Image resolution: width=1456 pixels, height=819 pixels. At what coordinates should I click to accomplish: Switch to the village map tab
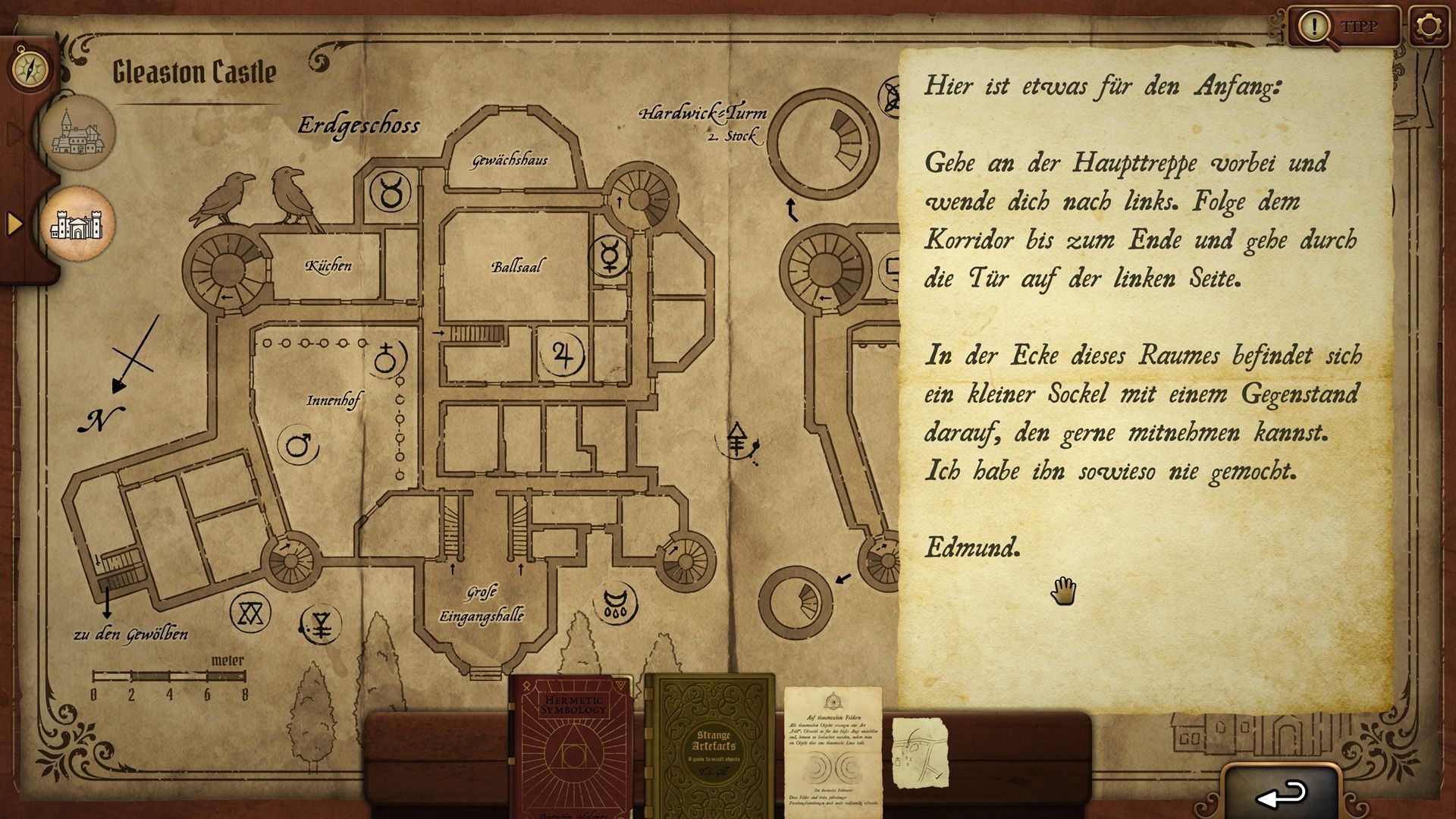tap(77, 133)
